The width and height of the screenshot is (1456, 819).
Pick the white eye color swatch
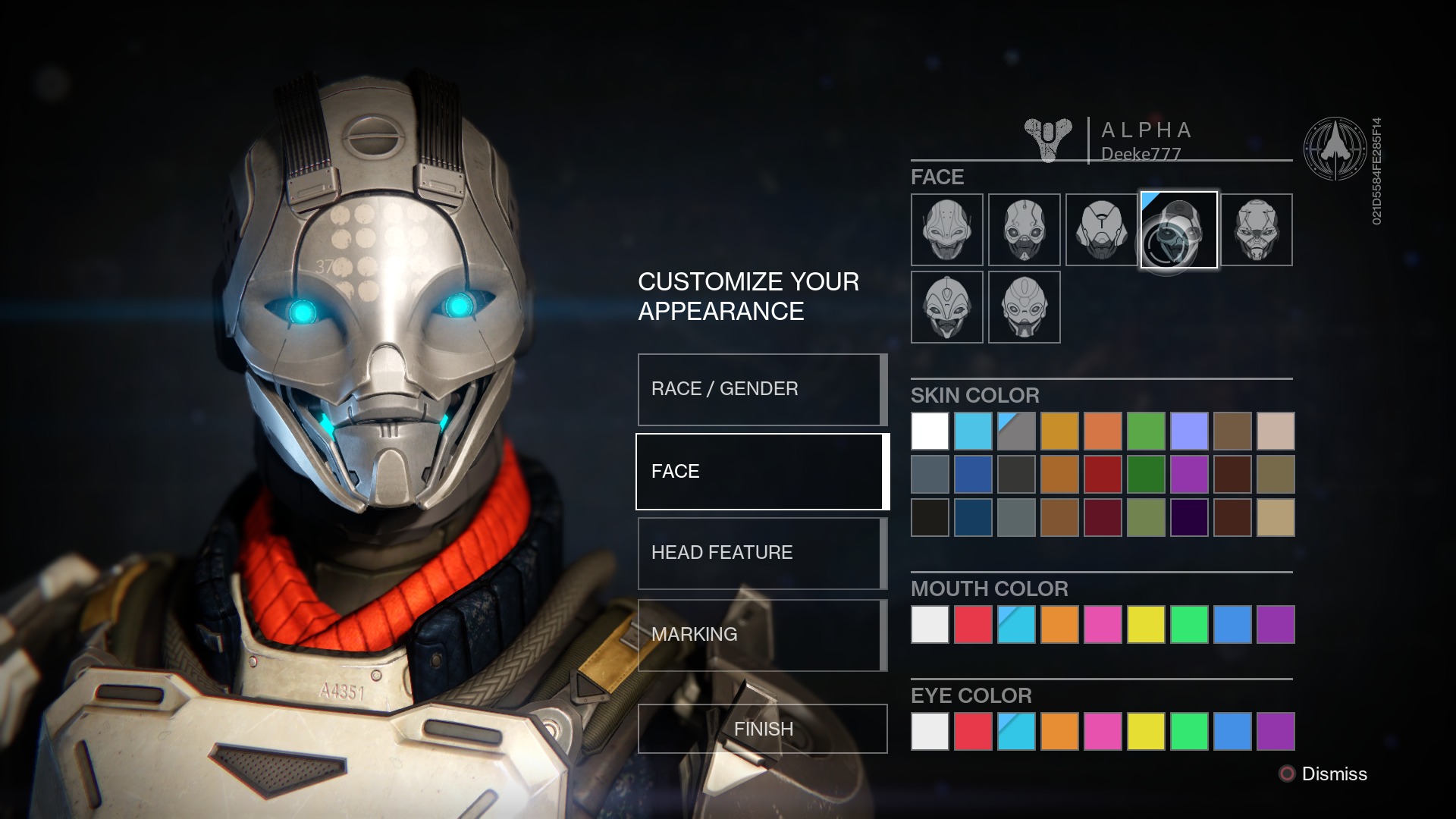[x=930, y=731]
